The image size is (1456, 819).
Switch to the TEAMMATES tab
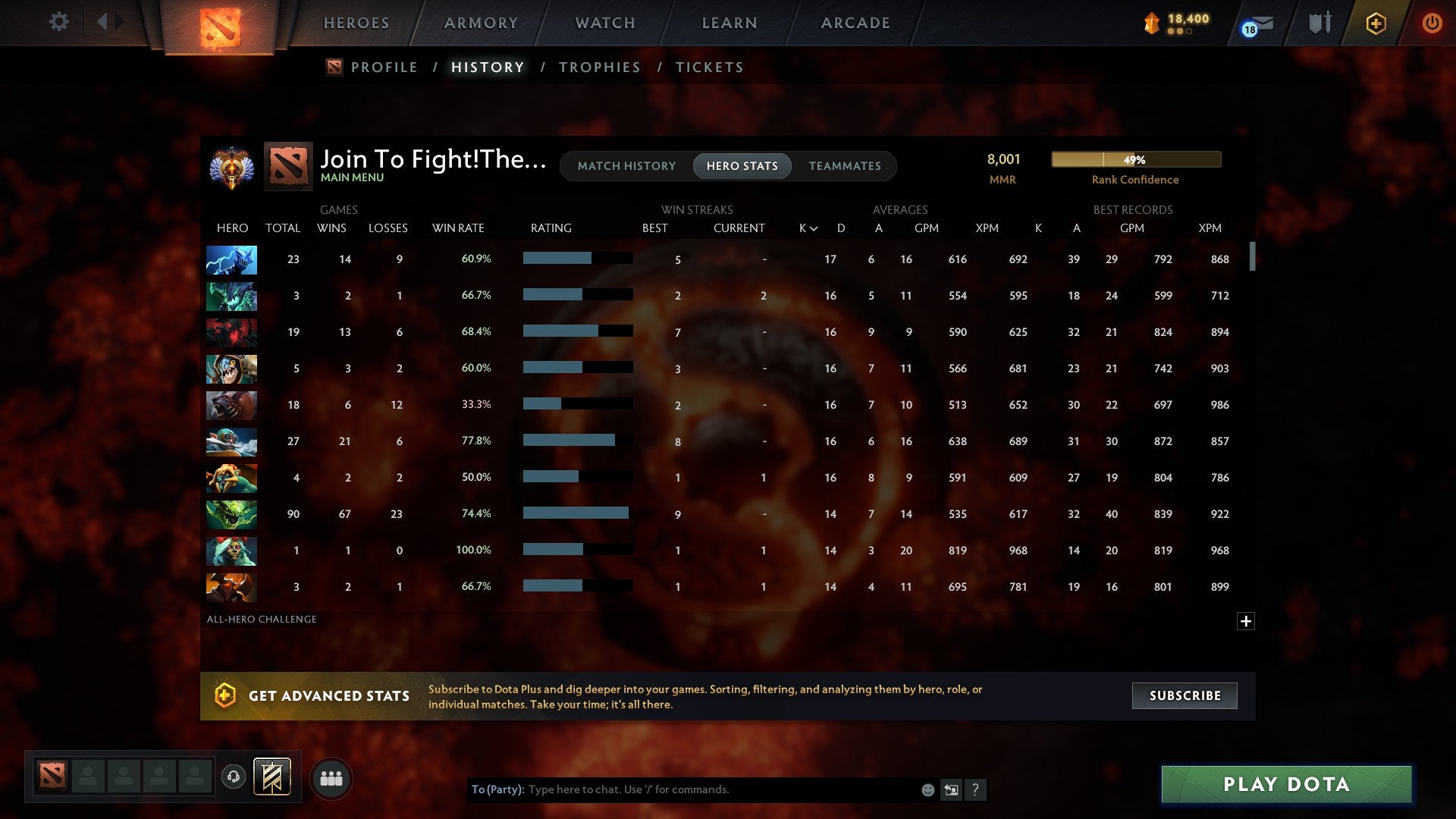[x=845, y=165]
